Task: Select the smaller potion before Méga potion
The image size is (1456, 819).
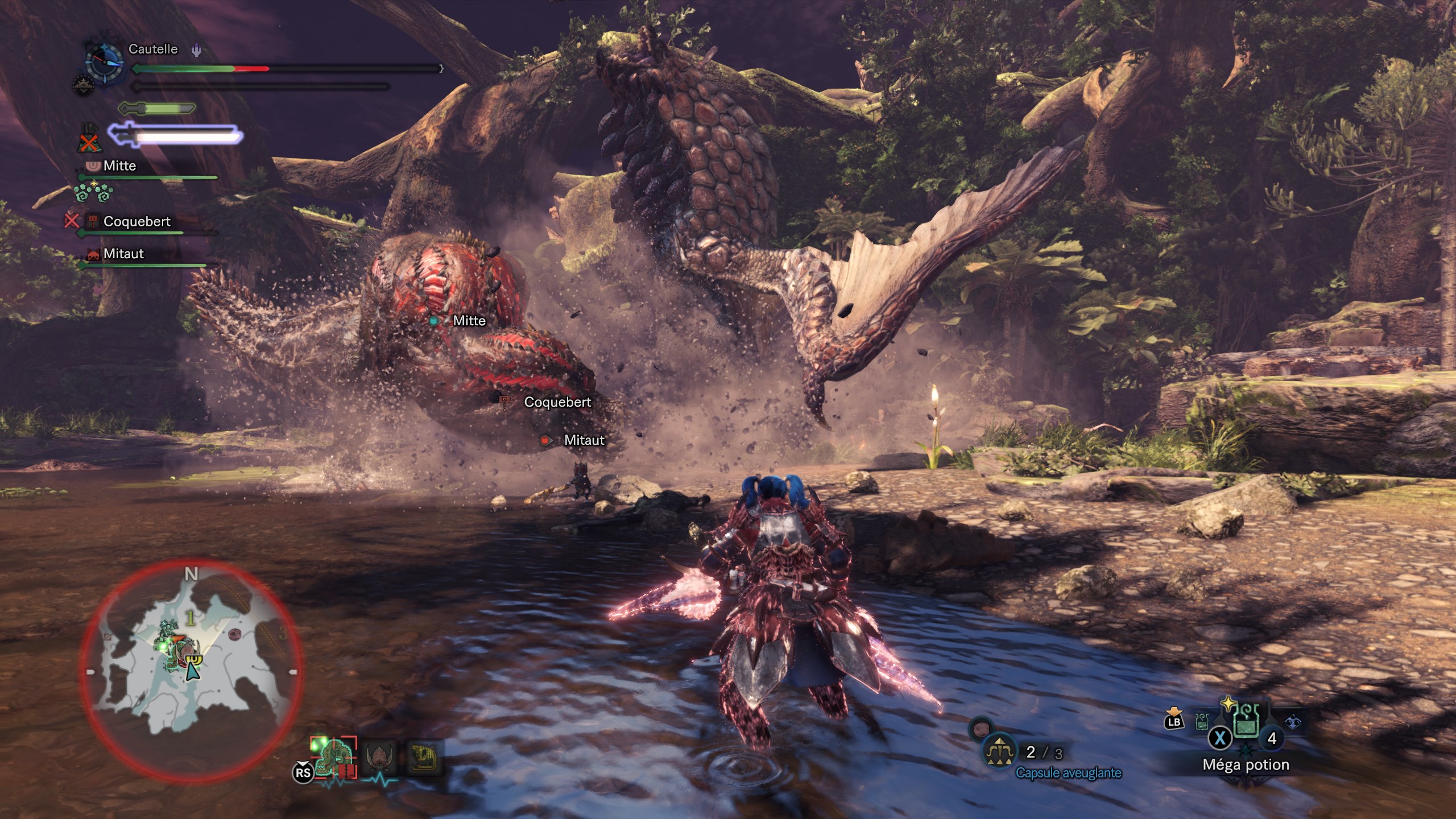Action: 1202,722
